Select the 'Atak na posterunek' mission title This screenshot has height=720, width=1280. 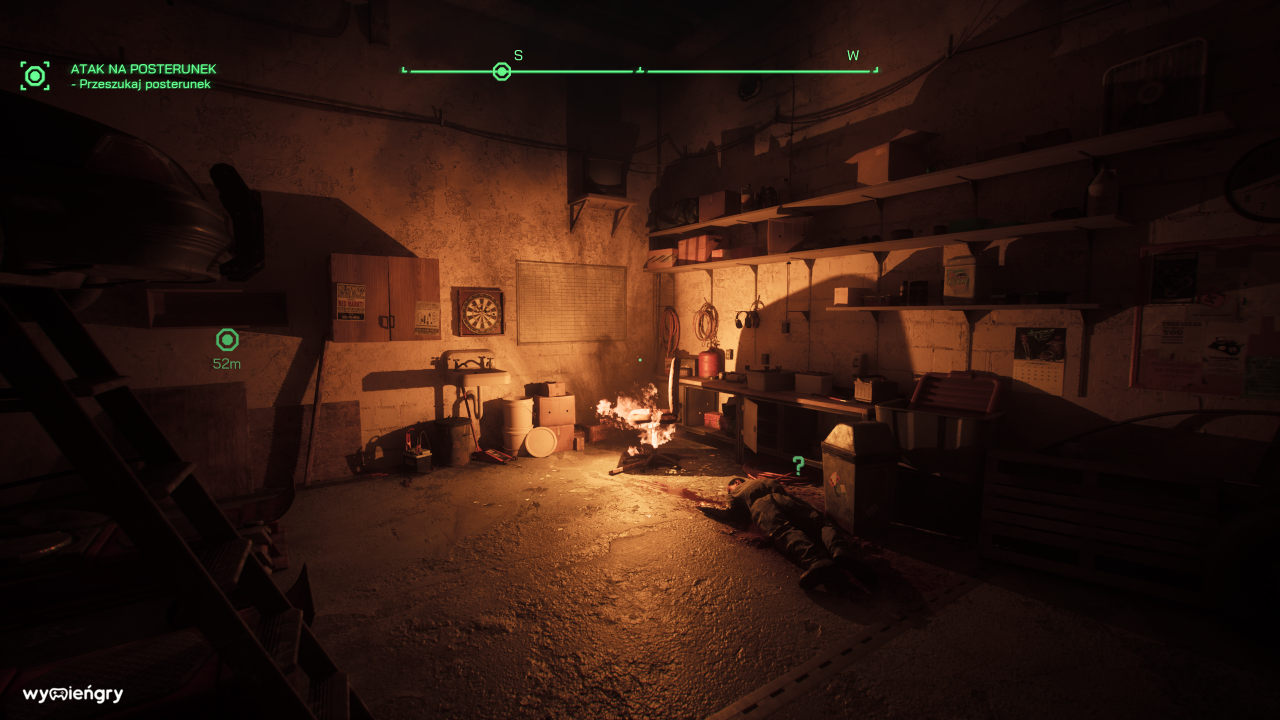coord(143,69)
